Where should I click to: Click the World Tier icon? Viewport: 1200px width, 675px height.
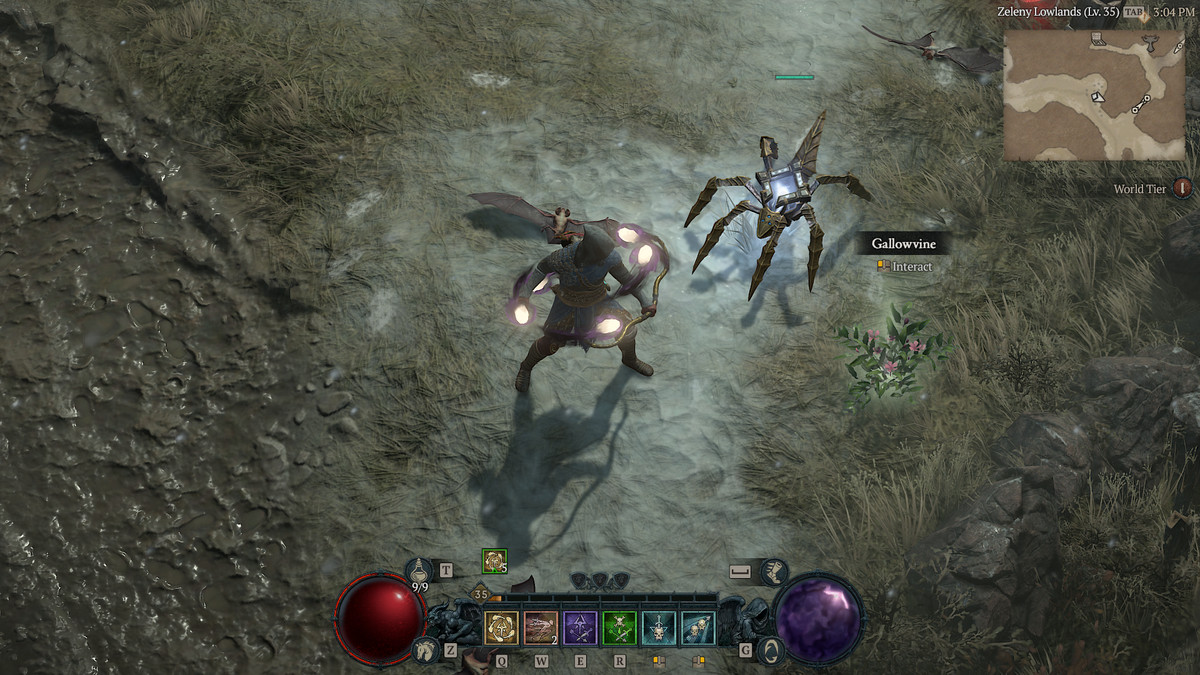coord(1182,188)
